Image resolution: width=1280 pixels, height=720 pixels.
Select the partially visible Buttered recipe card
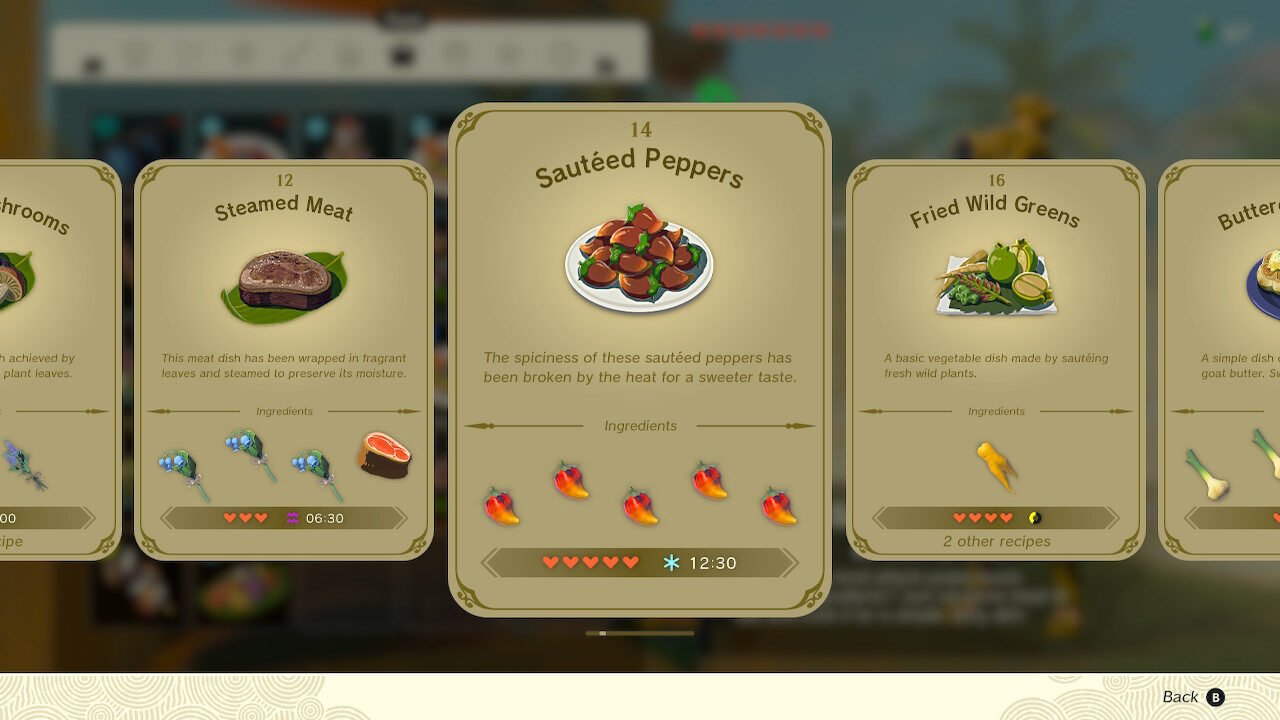coord(1222,360)
